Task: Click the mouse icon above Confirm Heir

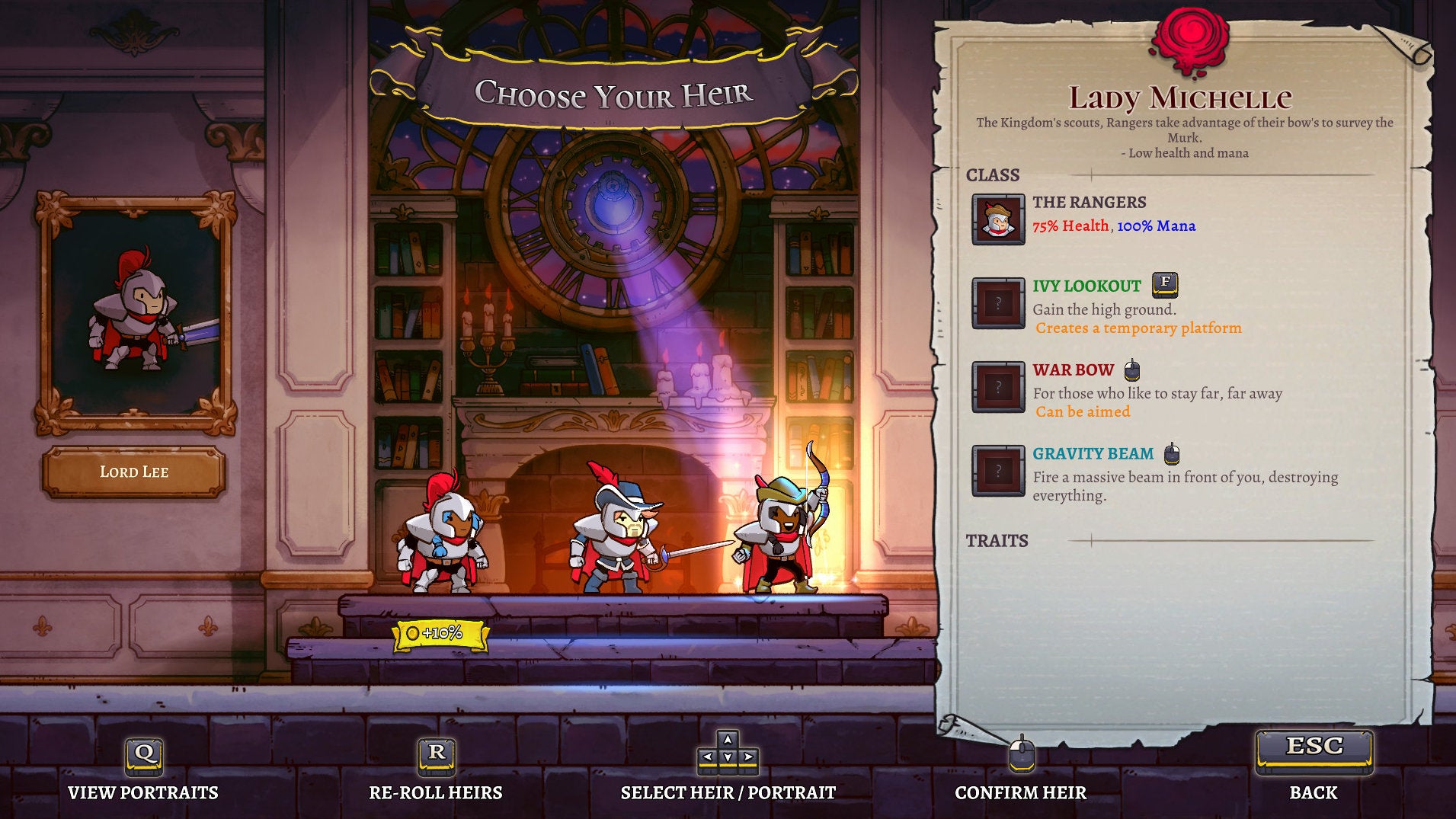Action: click(x=1022, y=757)
